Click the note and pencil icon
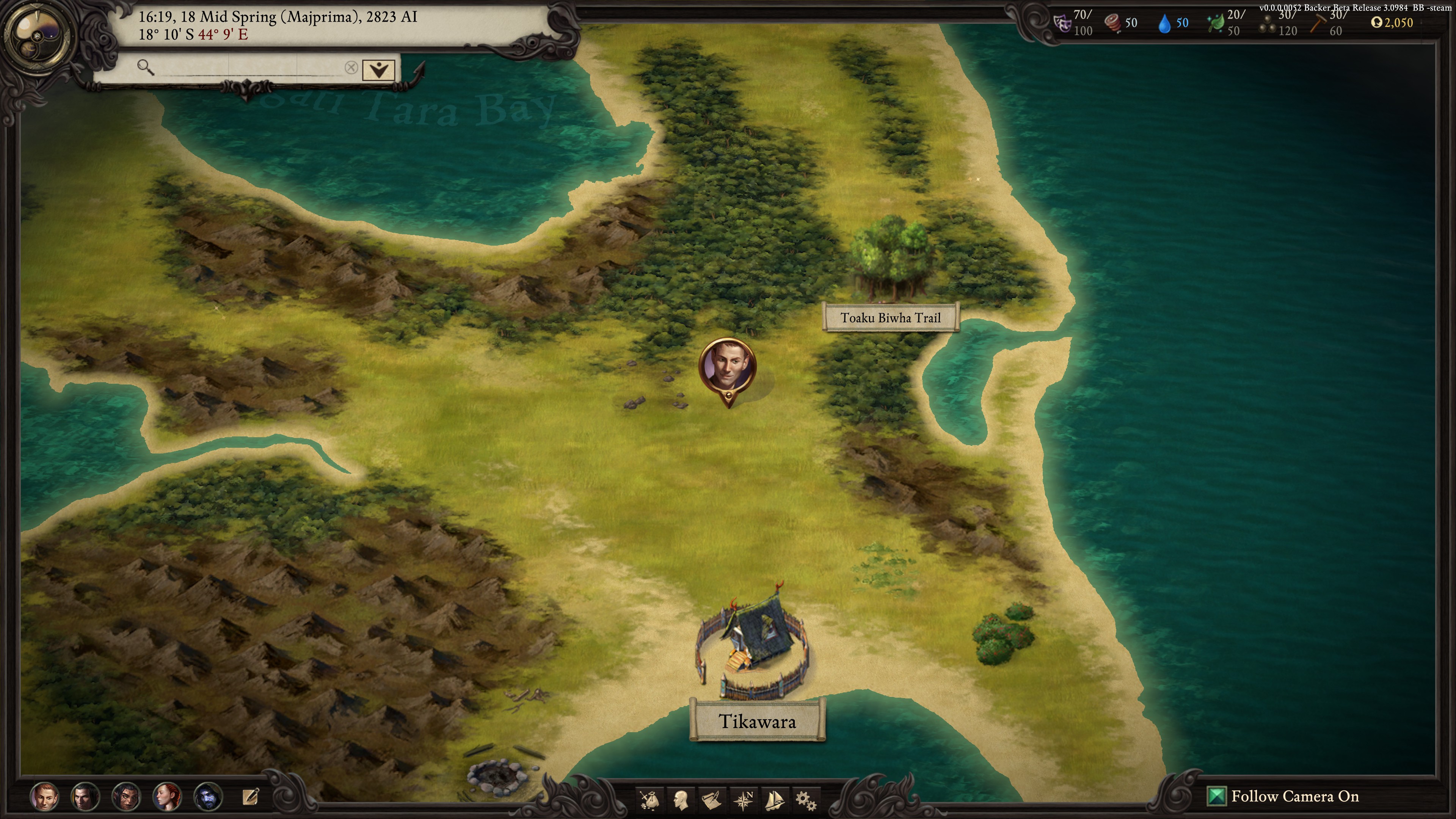The width and height of the screenshot is (1456, 819). coord(250,796)
